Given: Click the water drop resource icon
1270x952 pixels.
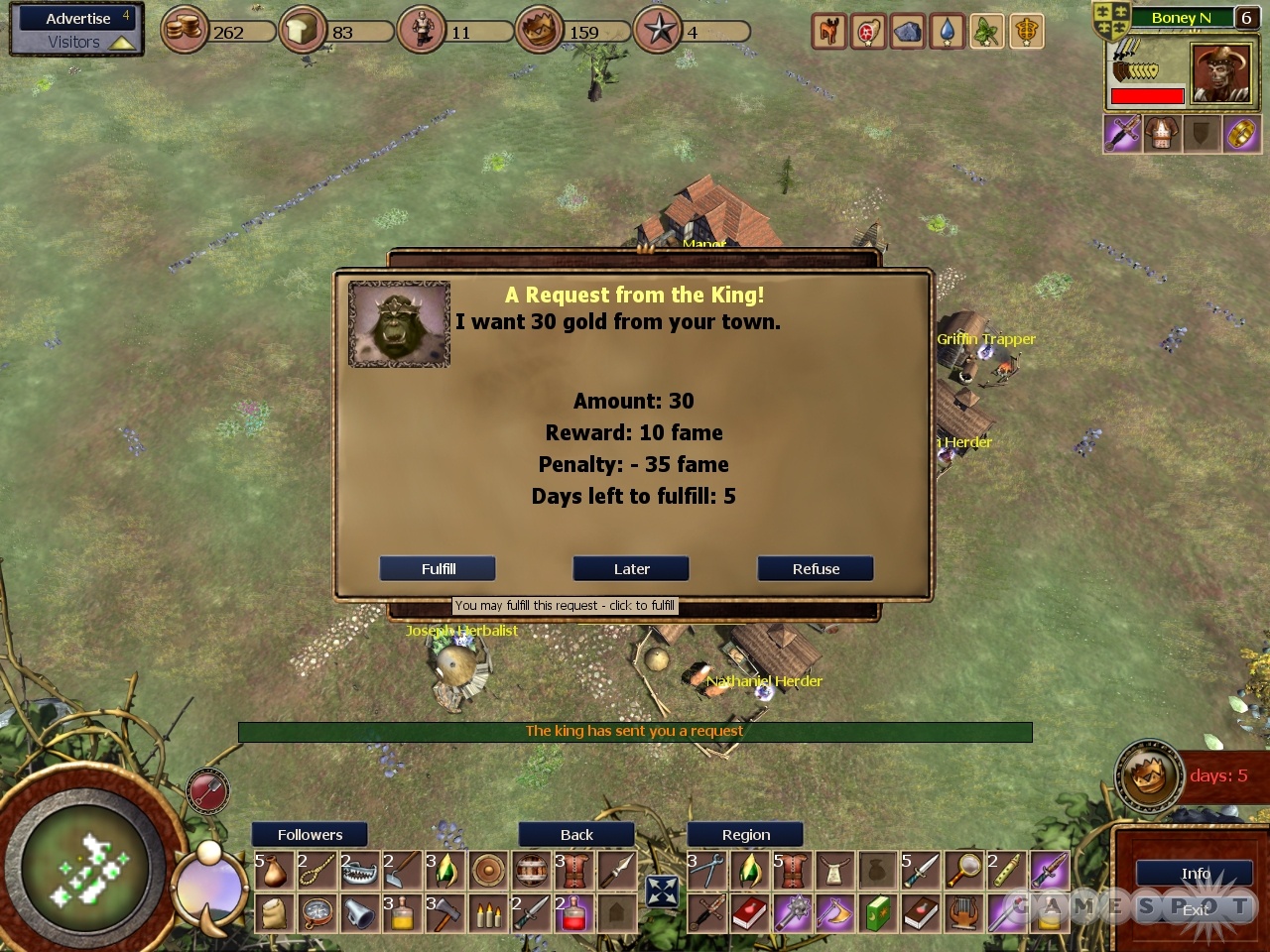Looking at the screenshot, I should pyautogui.click(x=948, y=32).
